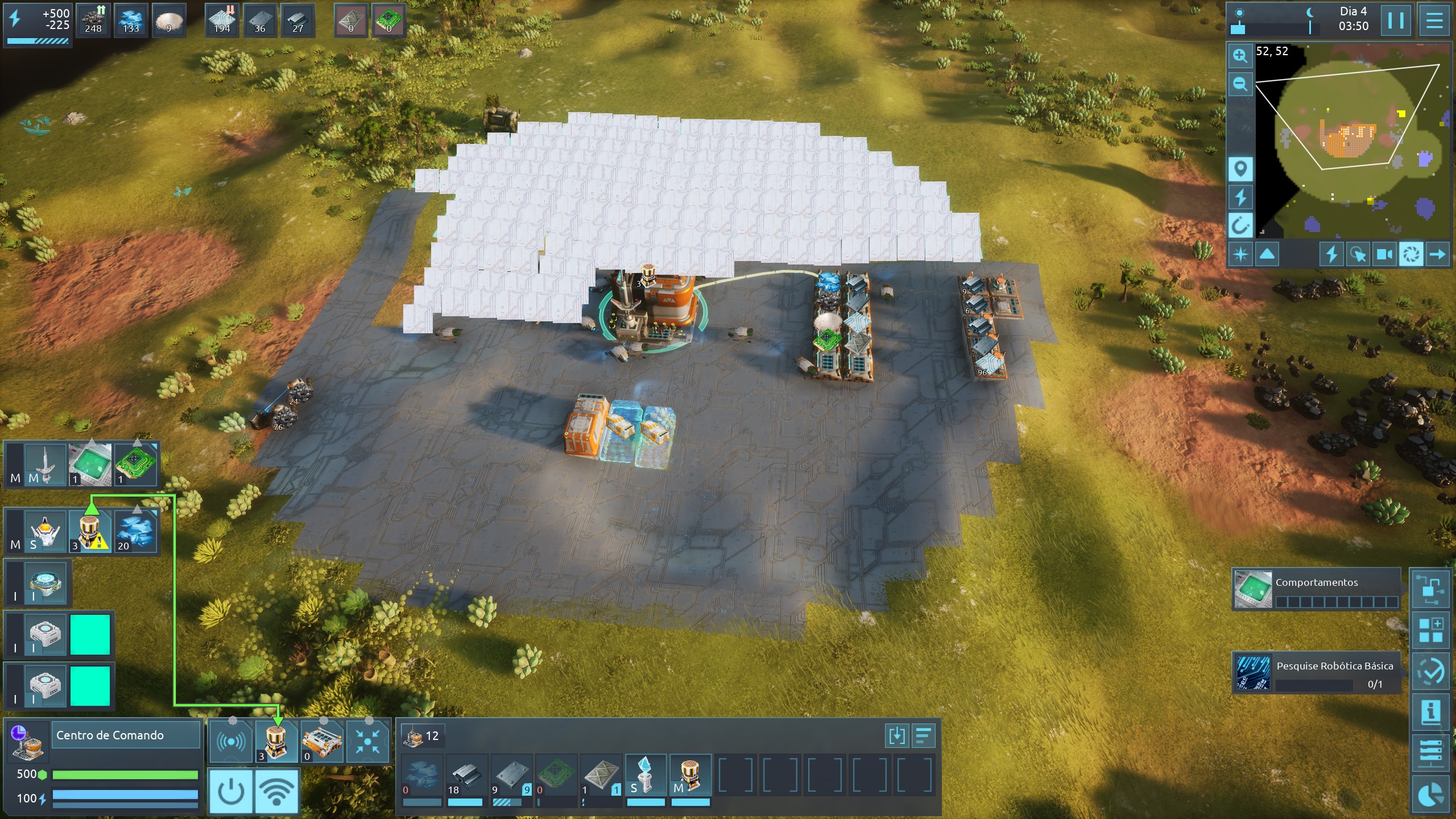The image size is (1456, 819).
Task: Open the main hamburger menu
Action: click(x=1434, y=21)
